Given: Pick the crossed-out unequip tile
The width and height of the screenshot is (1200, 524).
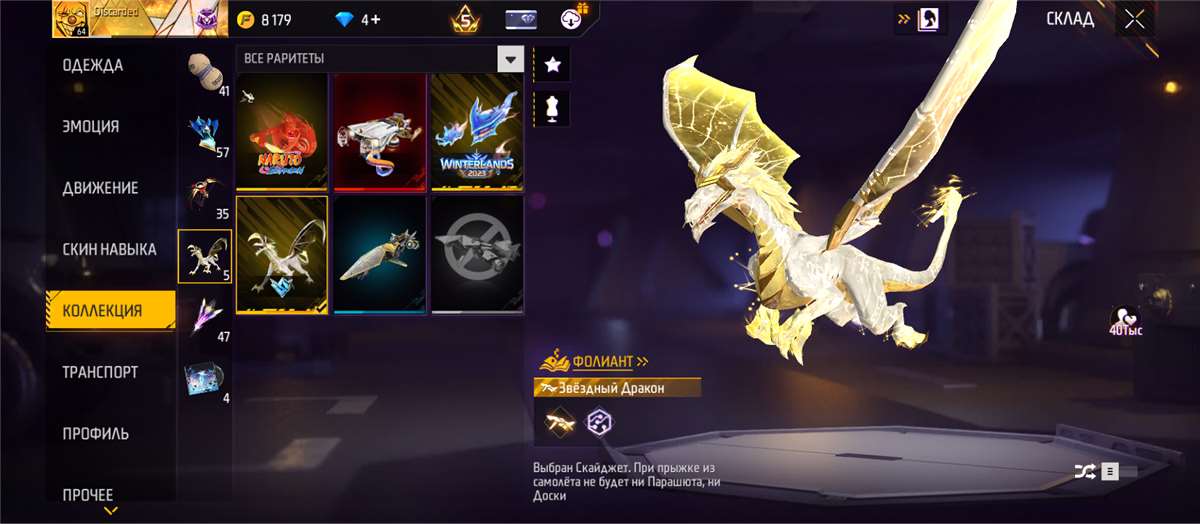Looking at the screenshot, I should point(477,254).
